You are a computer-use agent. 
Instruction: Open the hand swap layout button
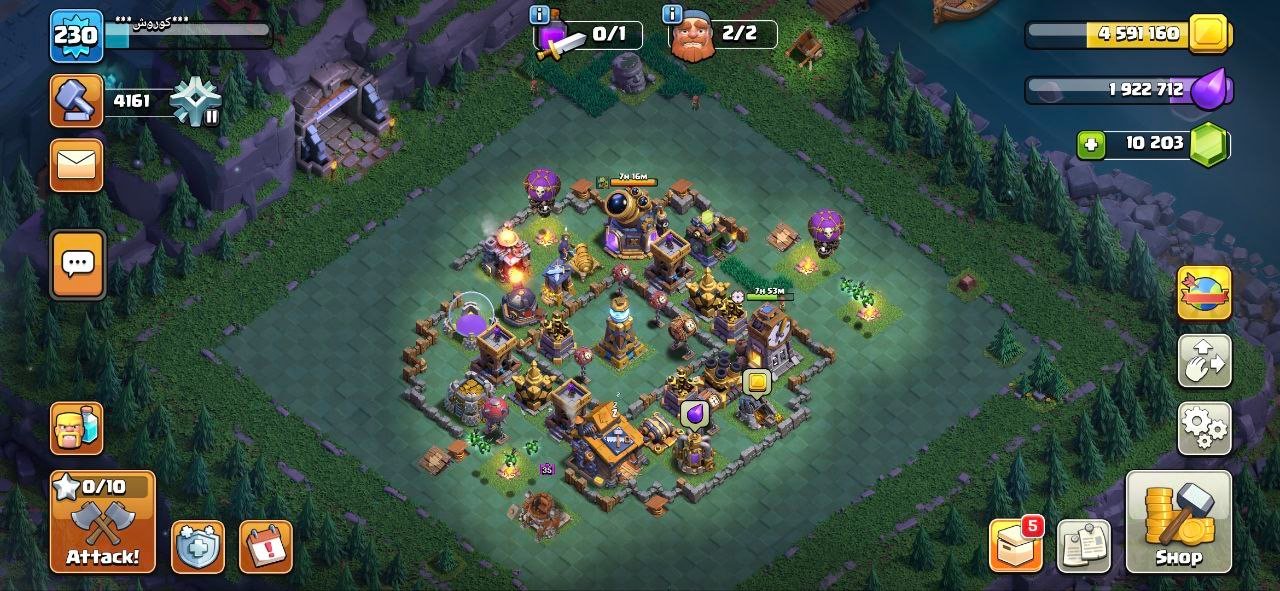(x=1204, y=361)
